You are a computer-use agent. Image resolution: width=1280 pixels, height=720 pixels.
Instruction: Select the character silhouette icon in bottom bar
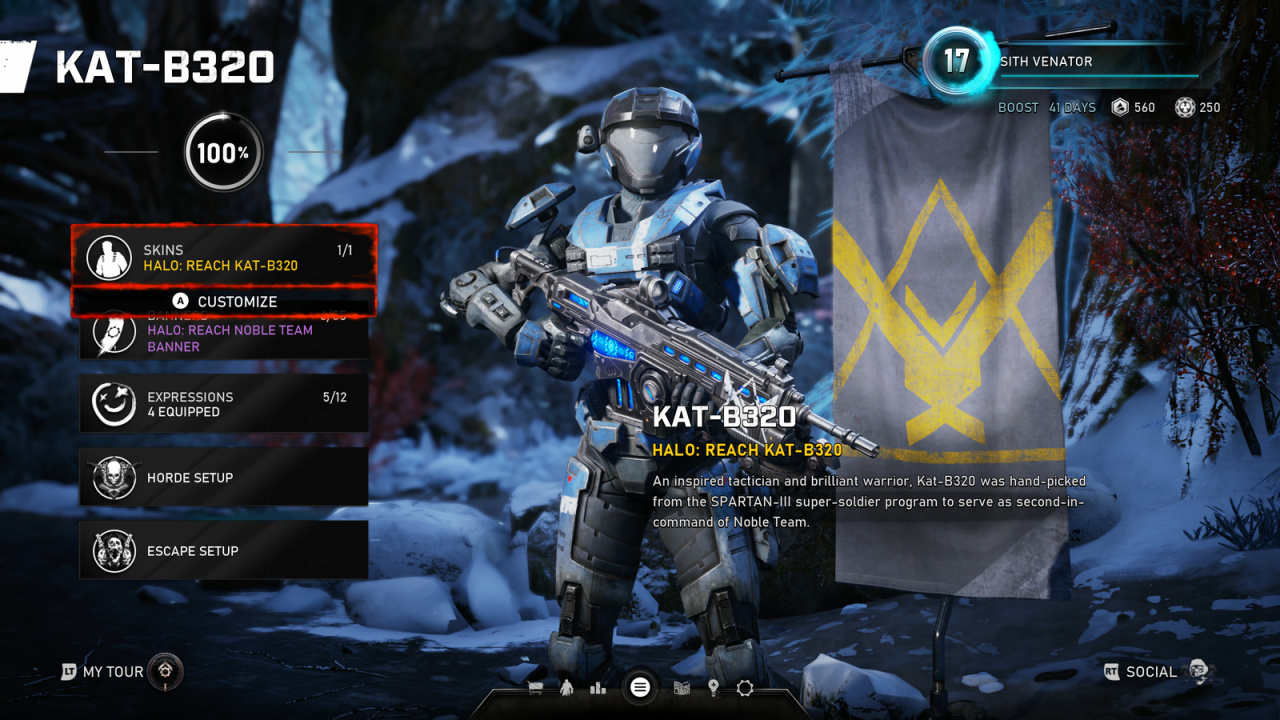[566, 688]
